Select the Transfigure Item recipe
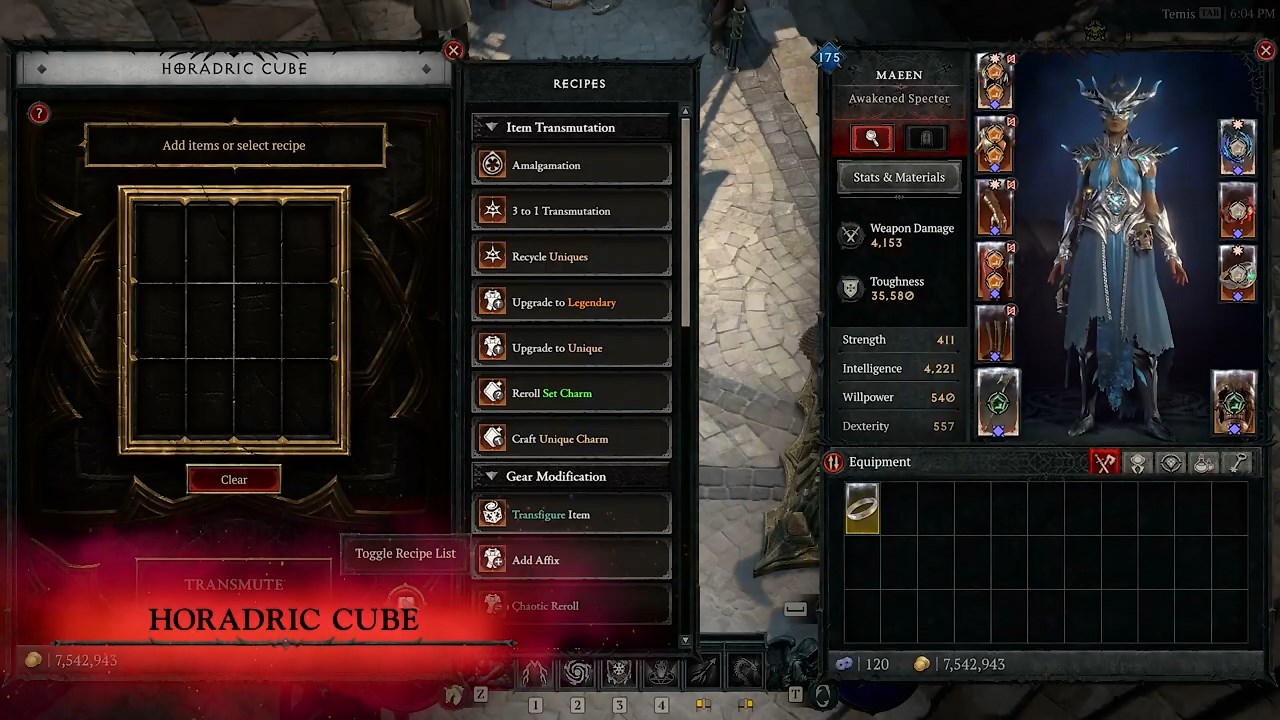This screenshot has height=720, width=1280. [572, 515]
